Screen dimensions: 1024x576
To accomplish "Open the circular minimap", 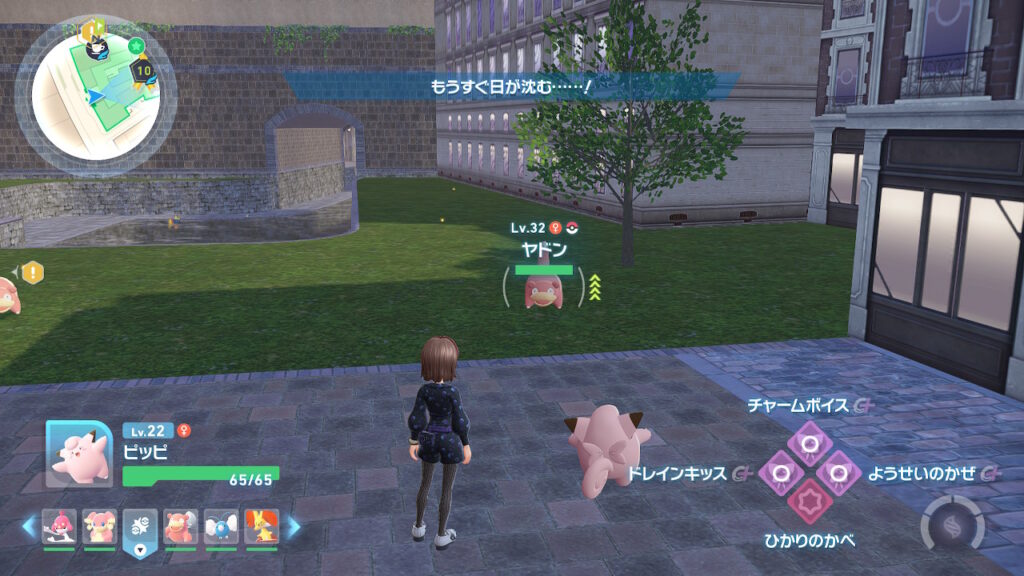I will tap(95, 95).
